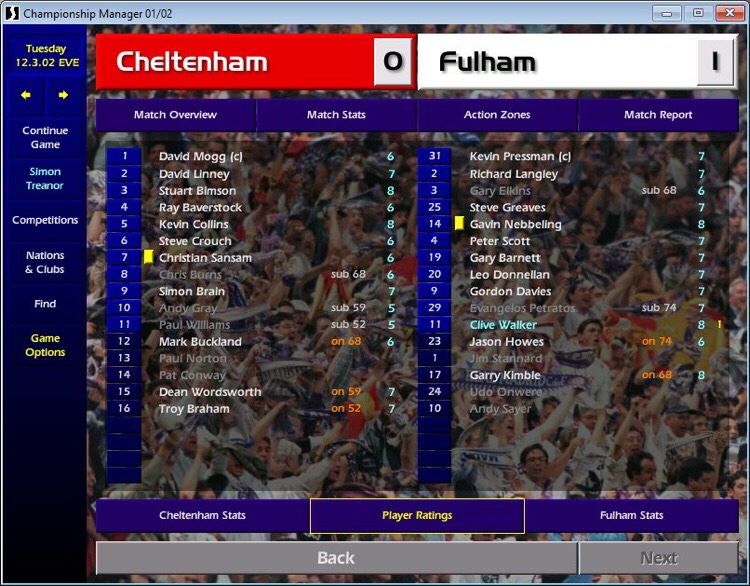Image resolution: width=750 pixels, height=586 pixels.
Task: View Cheltenham Stats
Action: point(202,516)
